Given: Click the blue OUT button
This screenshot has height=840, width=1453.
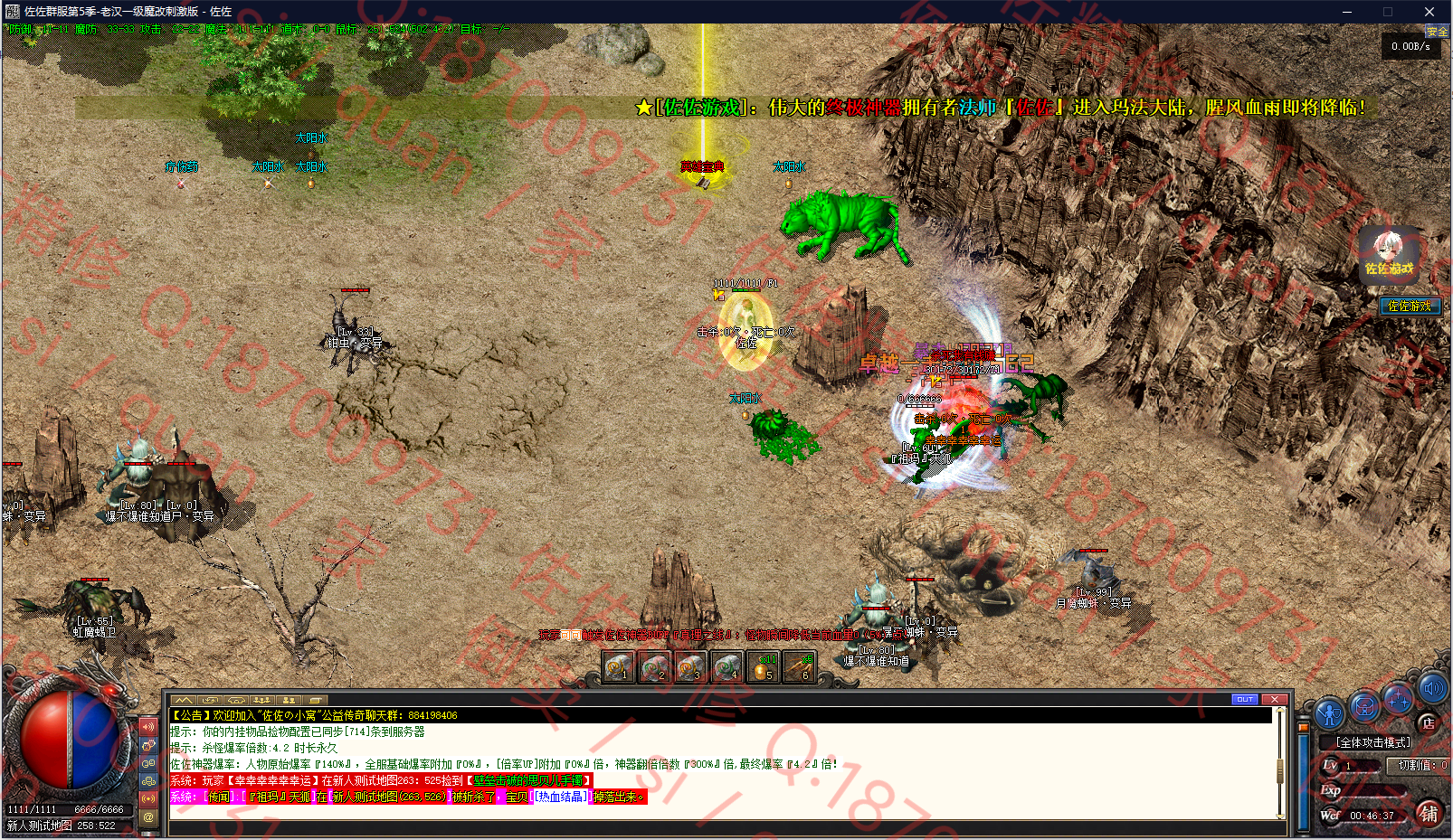Looking at the screenshot, I should (x=1245, y=699).
